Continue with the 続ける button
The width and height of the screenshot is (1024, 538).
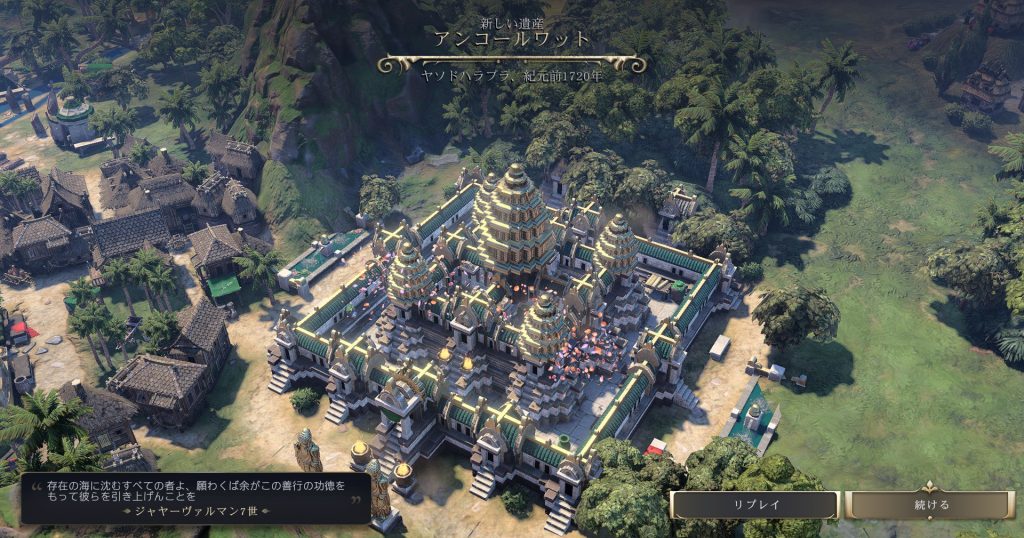pos(931,505)
